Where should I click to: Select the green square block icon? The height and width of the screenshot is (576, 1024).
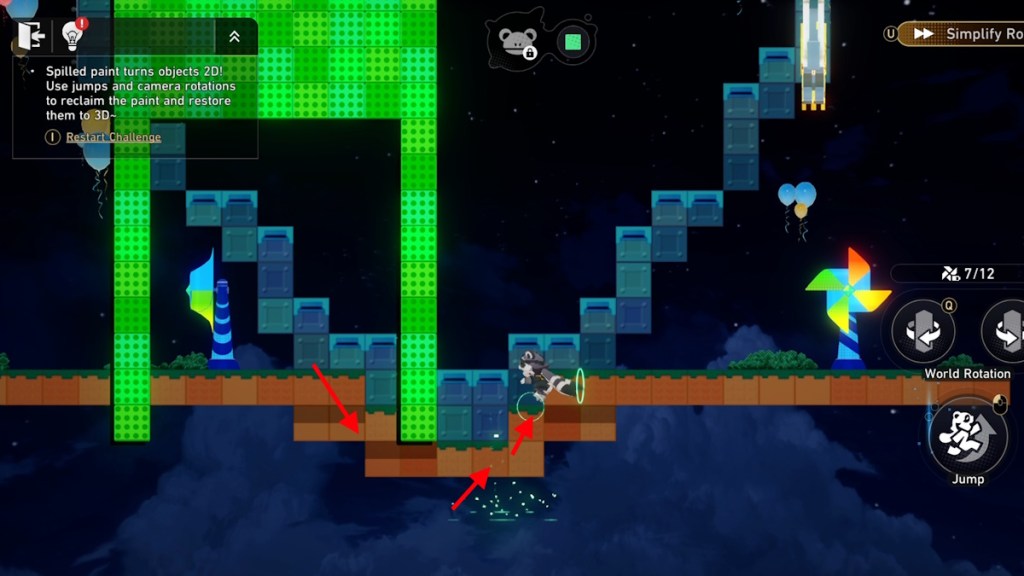(573, 42)
